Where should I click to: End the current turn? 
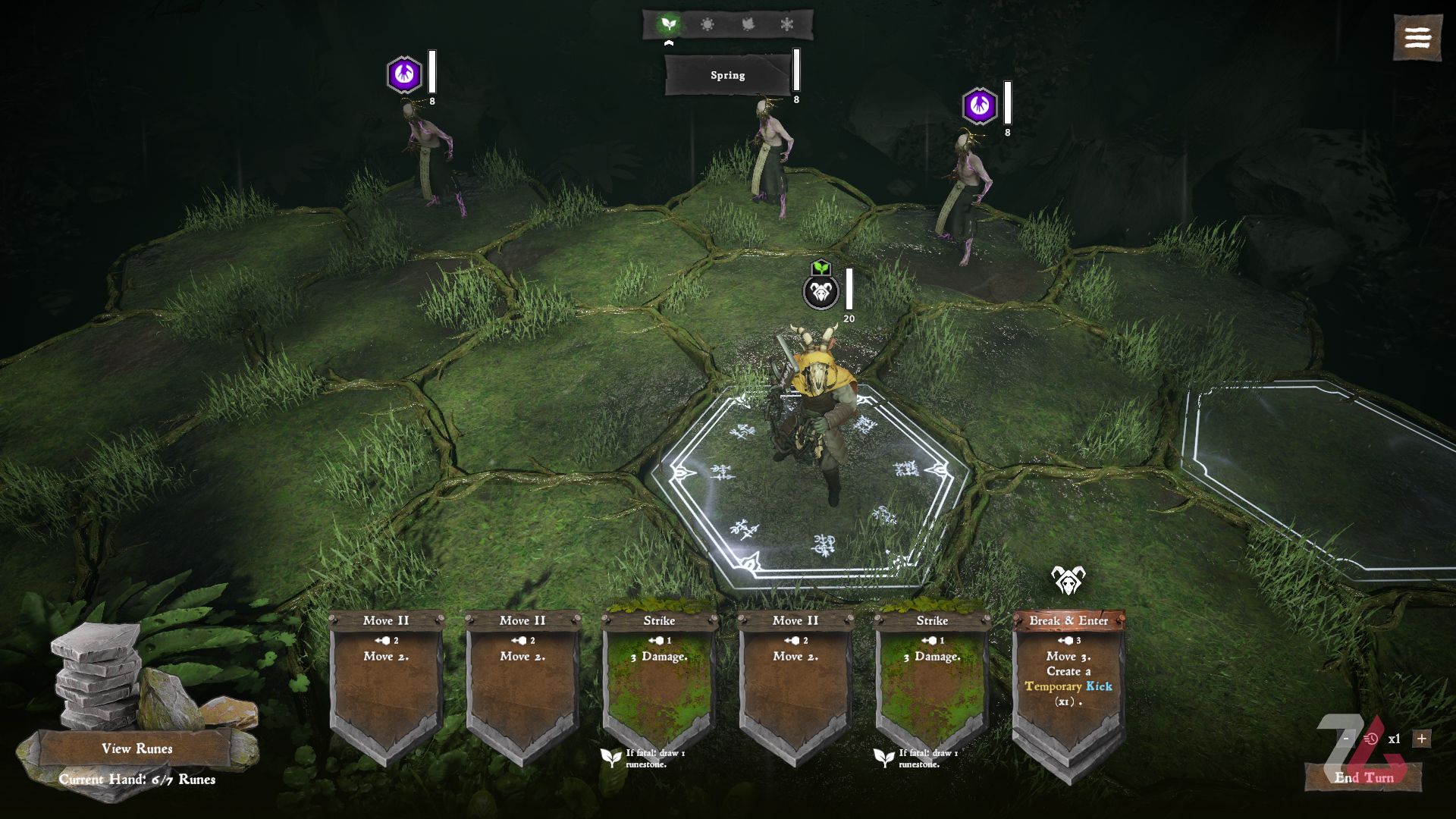[x=1363, y=777]
